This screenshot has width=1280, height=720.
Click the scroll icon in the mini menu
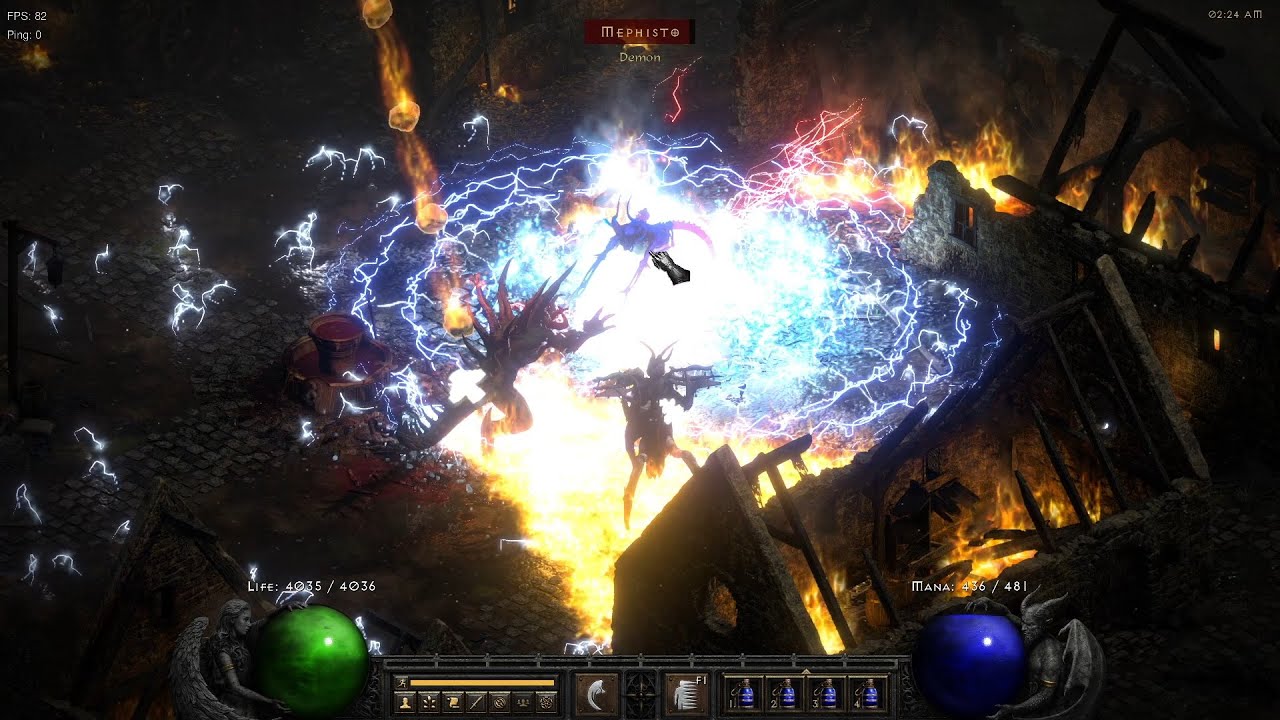[x=453, y=702]
